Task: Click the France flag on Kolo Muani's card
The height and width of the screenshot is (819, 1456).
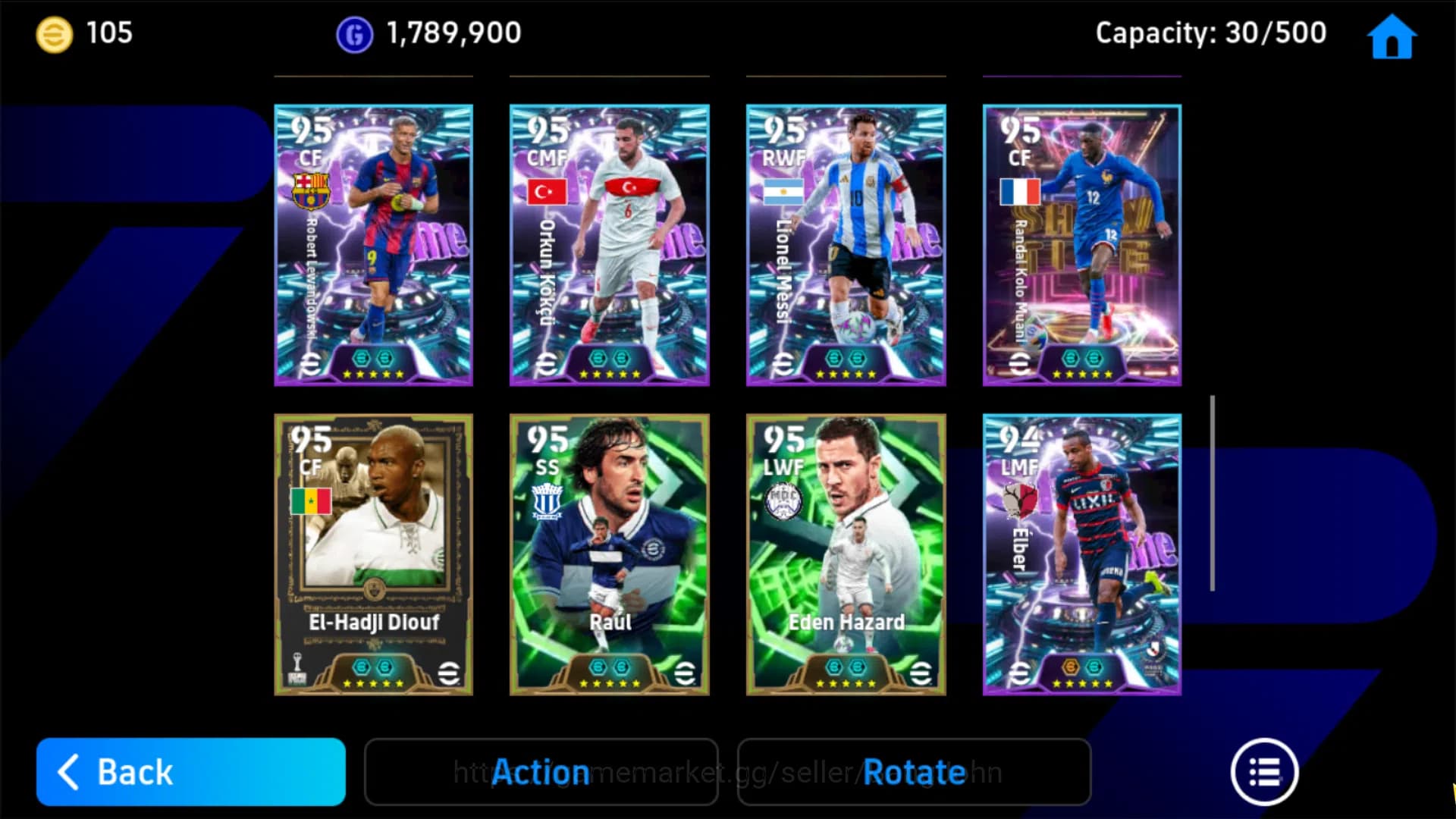Action: tap(1020, 192)
